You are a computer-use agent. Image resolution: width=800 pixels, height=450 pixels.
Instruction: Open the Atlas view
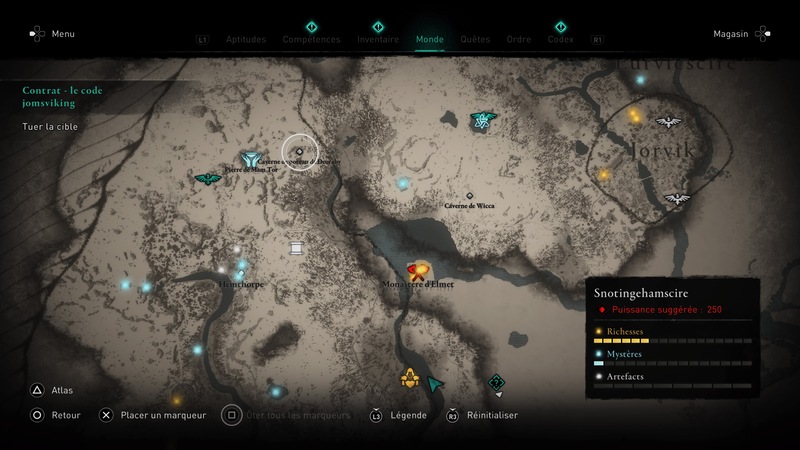click(61, 391)
